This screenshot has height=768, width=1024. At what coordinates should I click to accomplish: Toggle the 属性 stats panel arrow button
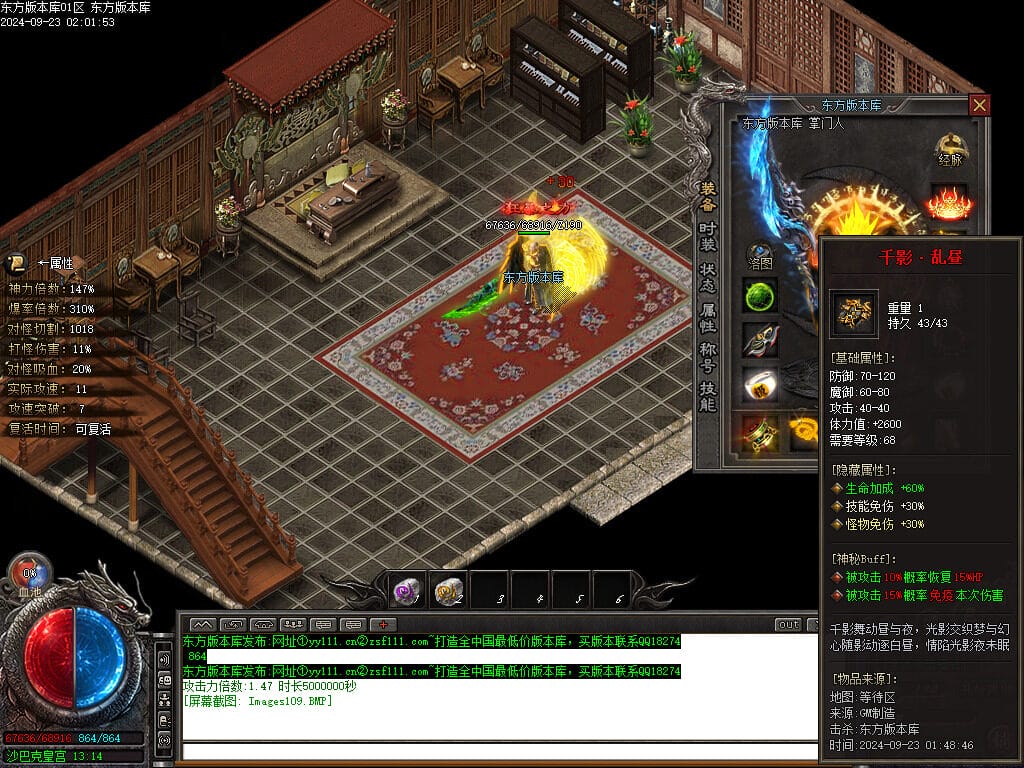[17, 264]
